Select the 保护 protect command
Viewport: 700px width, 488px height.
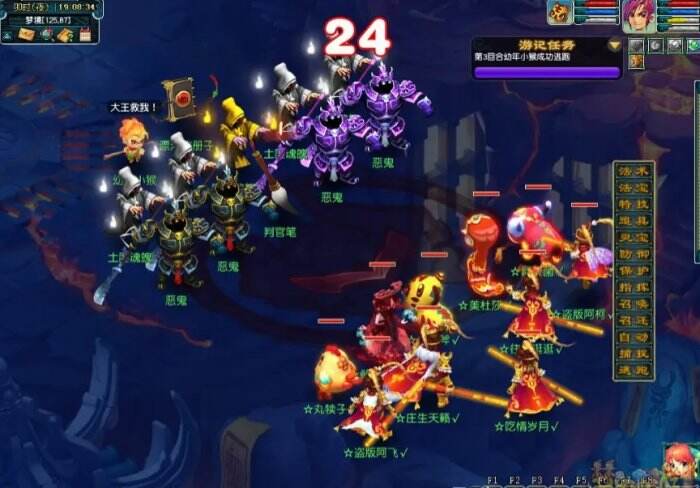(x=634, y=271)
